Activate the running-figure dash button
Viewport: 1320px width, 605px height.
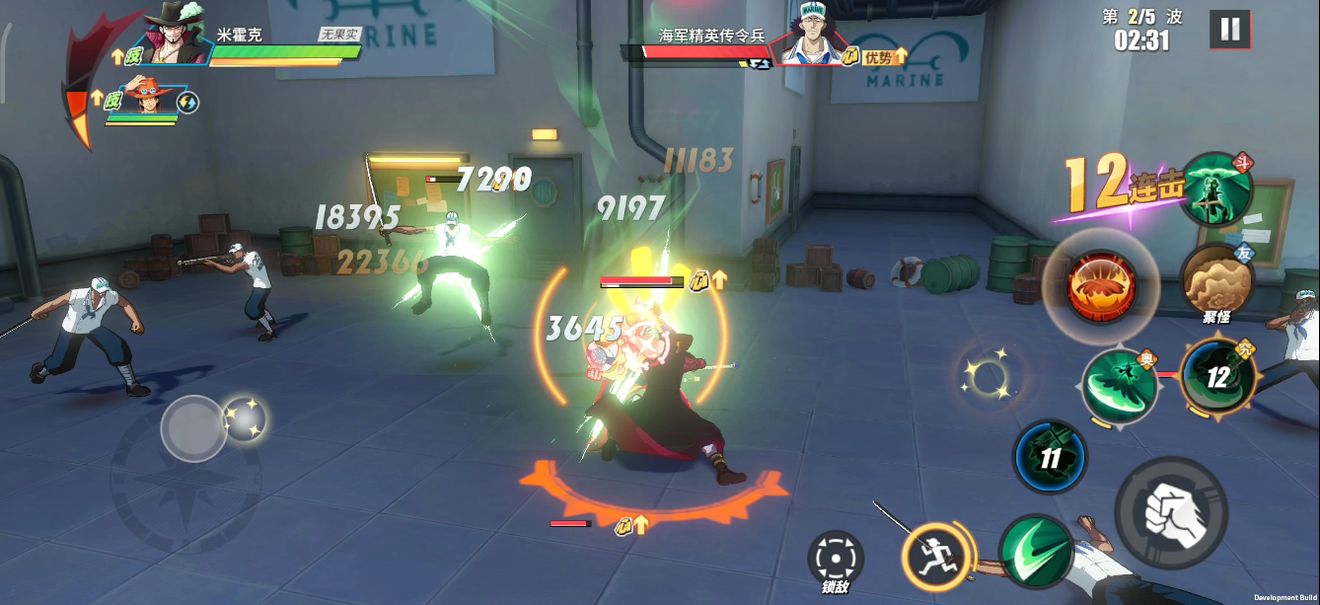(938, 557)
